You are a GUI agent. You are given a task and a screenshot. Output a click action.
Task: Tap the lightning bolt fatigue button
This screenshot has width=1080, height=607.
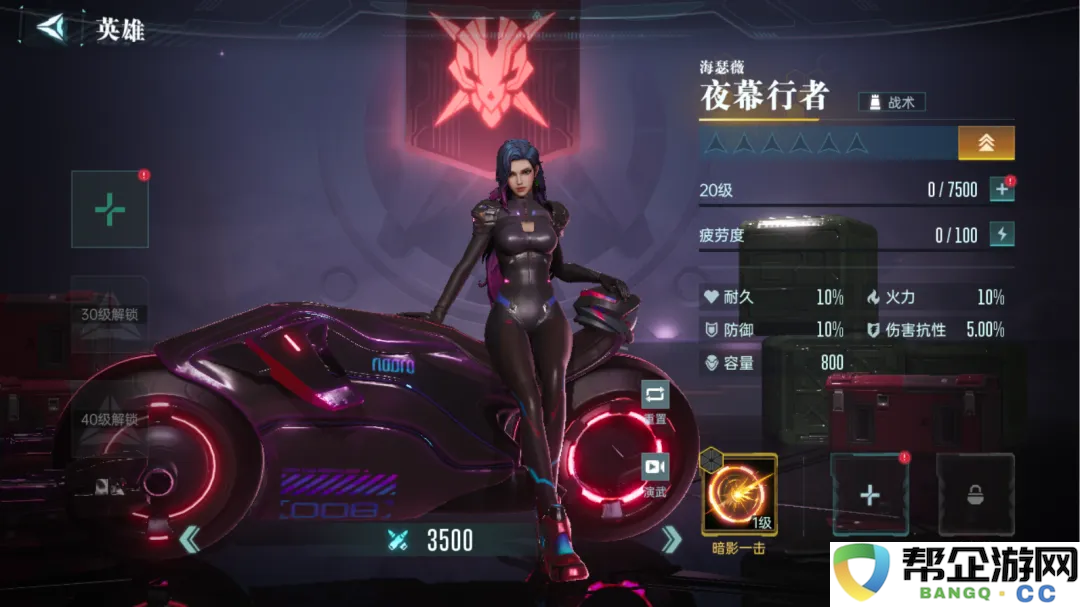[1001, 235]
